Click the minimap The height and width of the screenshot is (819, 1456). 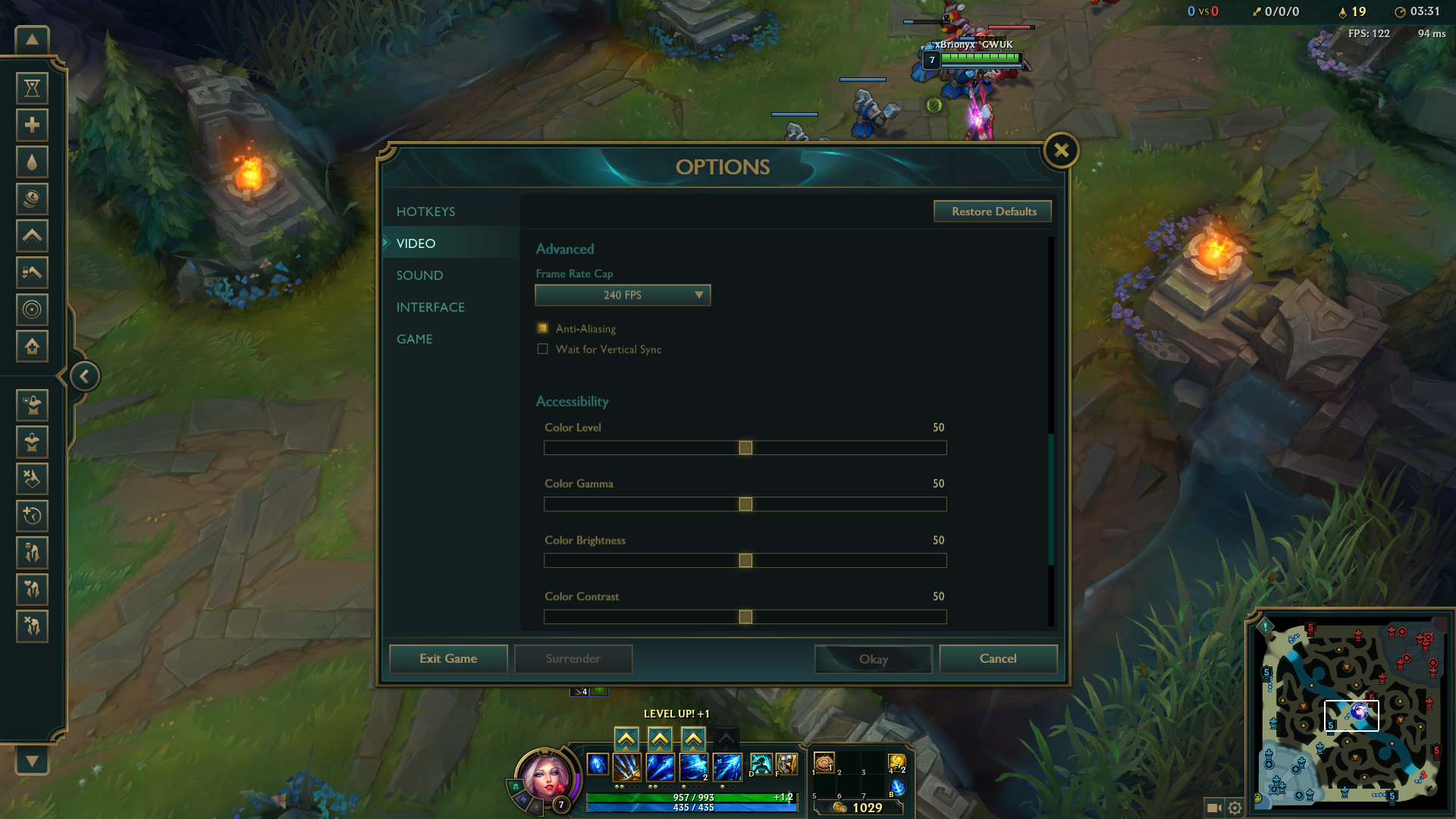(1351, 713)
